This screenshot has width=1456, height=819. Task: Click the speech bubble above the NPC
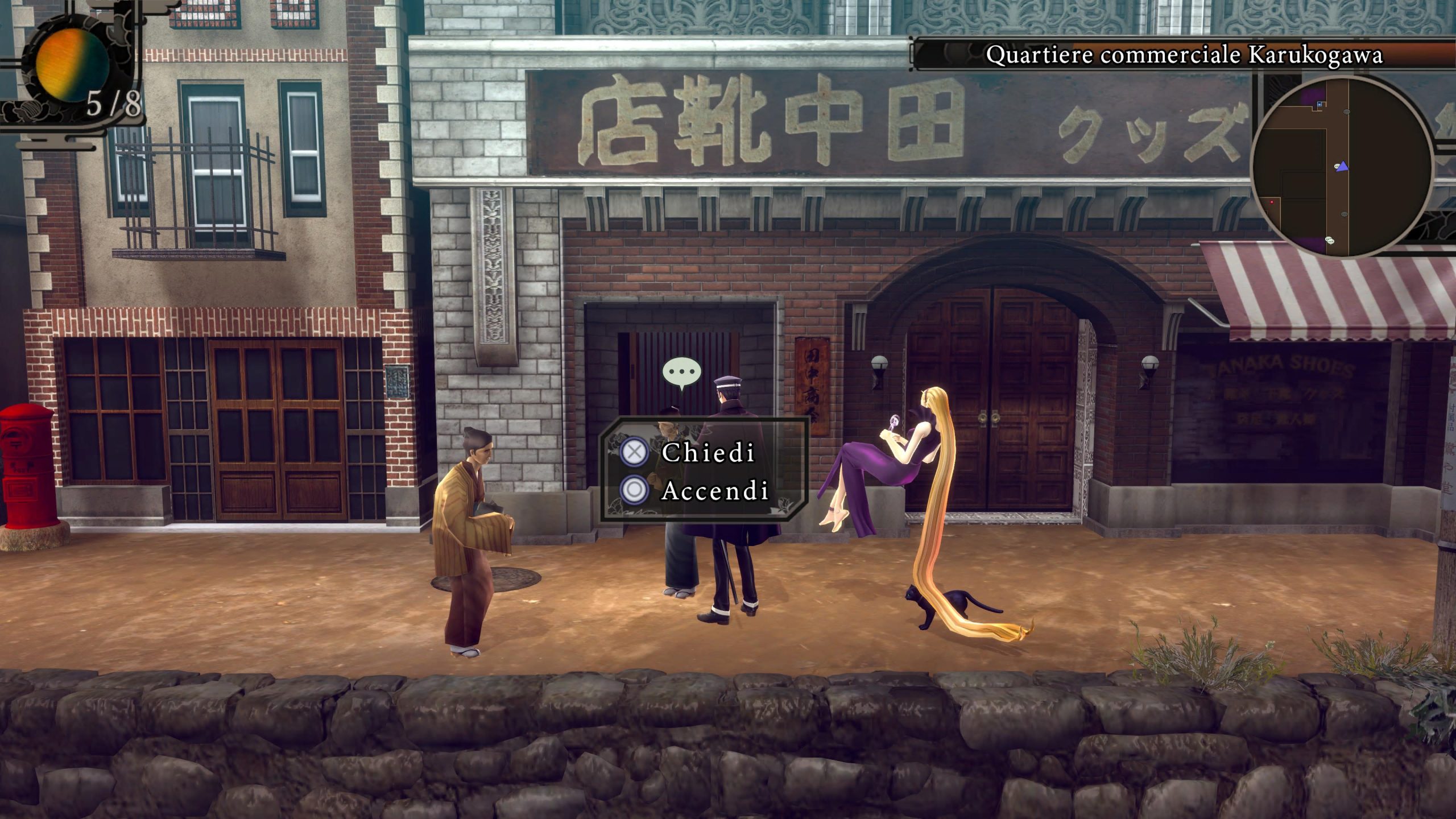click(x=681, y=373)
